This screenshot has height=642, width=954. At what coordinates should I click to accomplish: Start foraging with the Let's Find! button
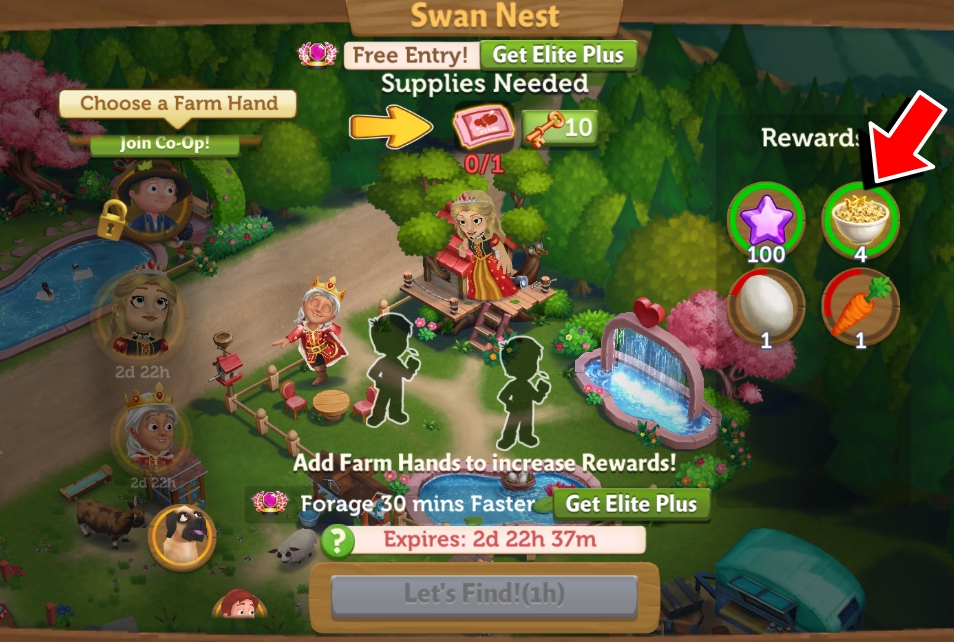click(484, 595)
